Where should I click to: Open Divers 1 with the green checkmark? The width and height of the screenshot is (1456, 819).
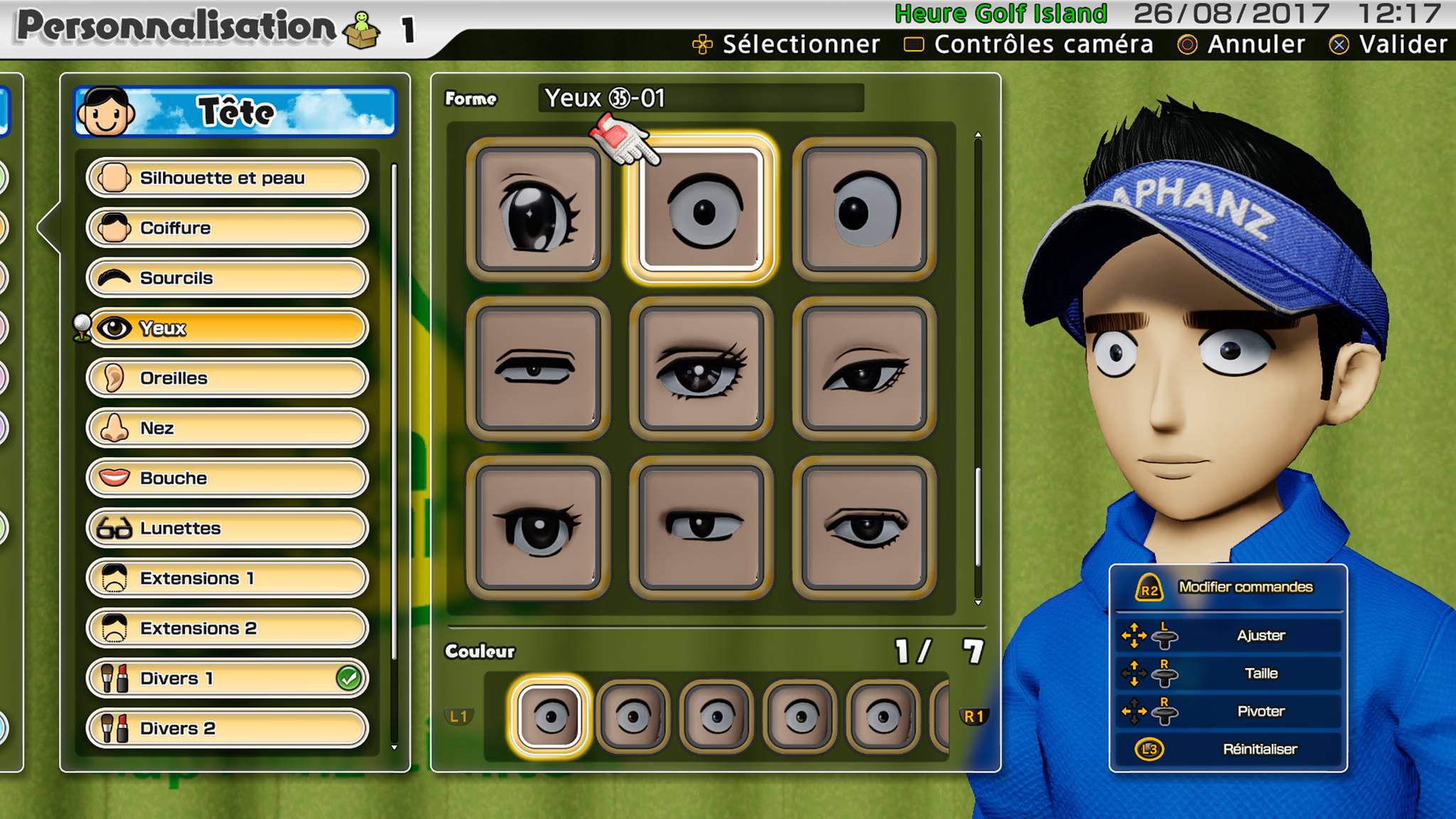click(227, 678)
